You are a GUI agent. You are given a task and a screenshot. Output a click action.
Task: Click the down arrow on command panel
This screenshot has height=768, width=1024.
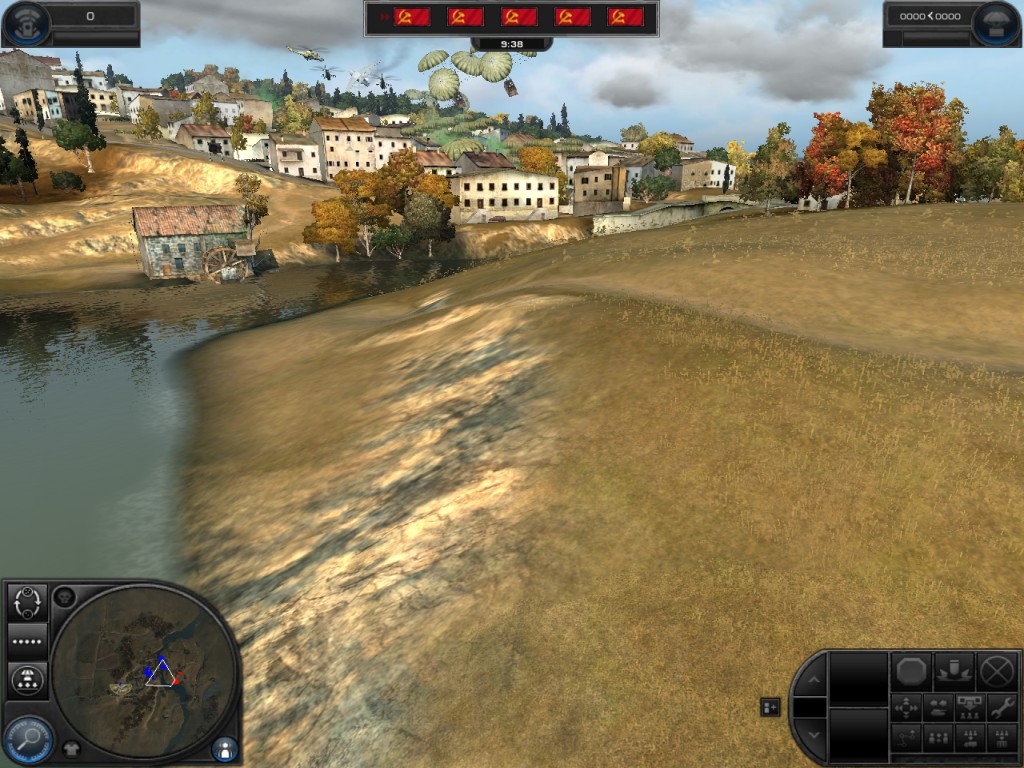[x=812, y=735]
